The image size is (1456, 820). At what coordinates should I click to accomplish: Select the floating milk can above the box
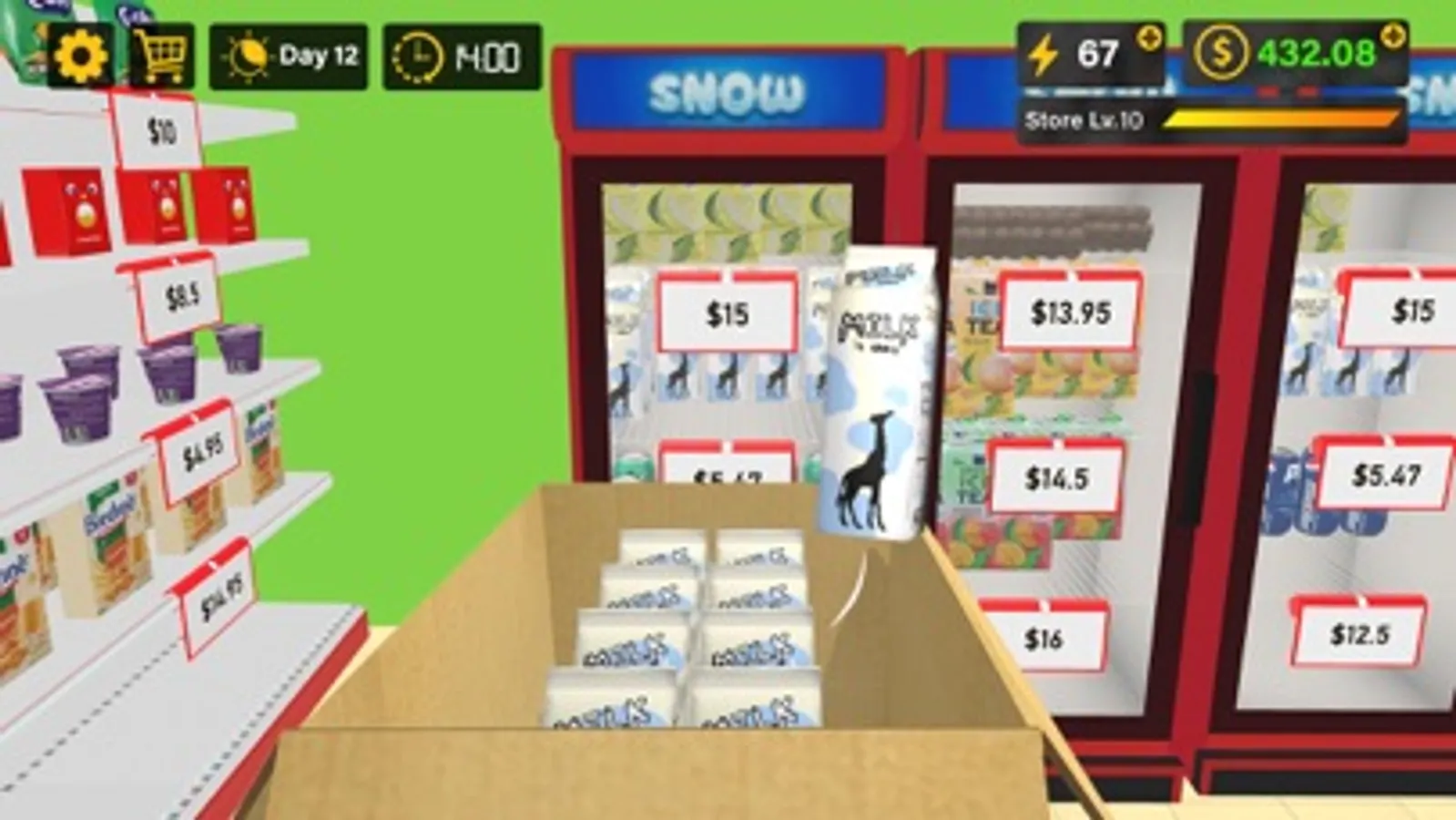(876, 392)
